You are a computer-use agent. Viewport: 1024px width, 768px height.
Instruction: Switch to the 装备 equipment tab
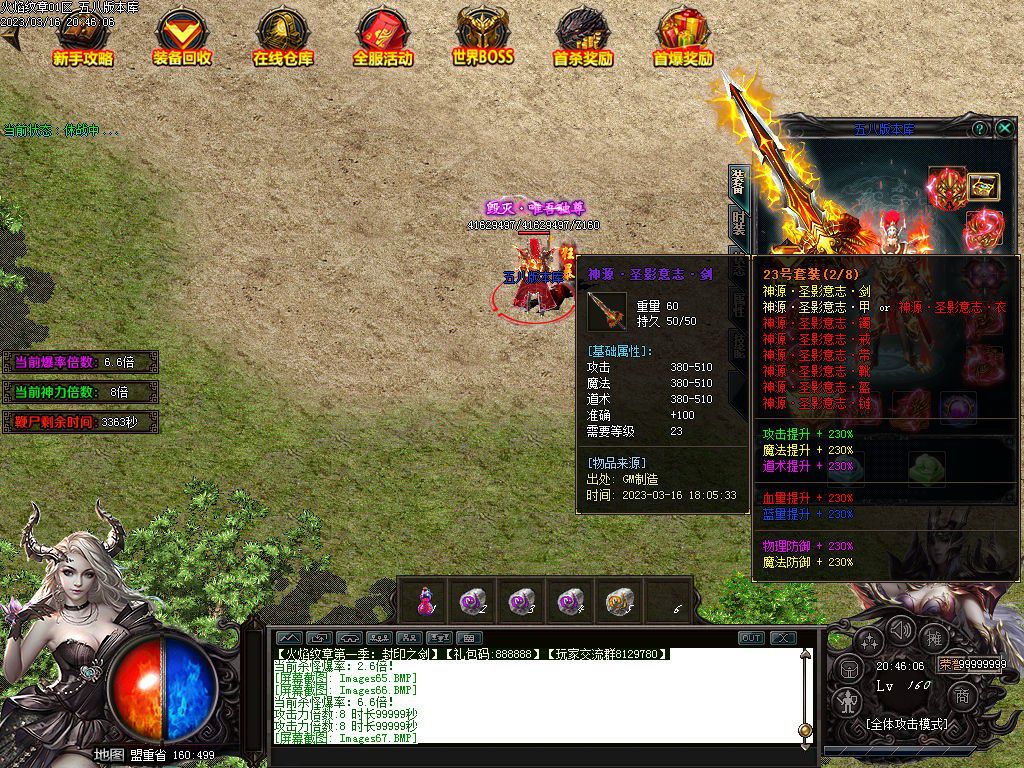click(x=739, y=183)
